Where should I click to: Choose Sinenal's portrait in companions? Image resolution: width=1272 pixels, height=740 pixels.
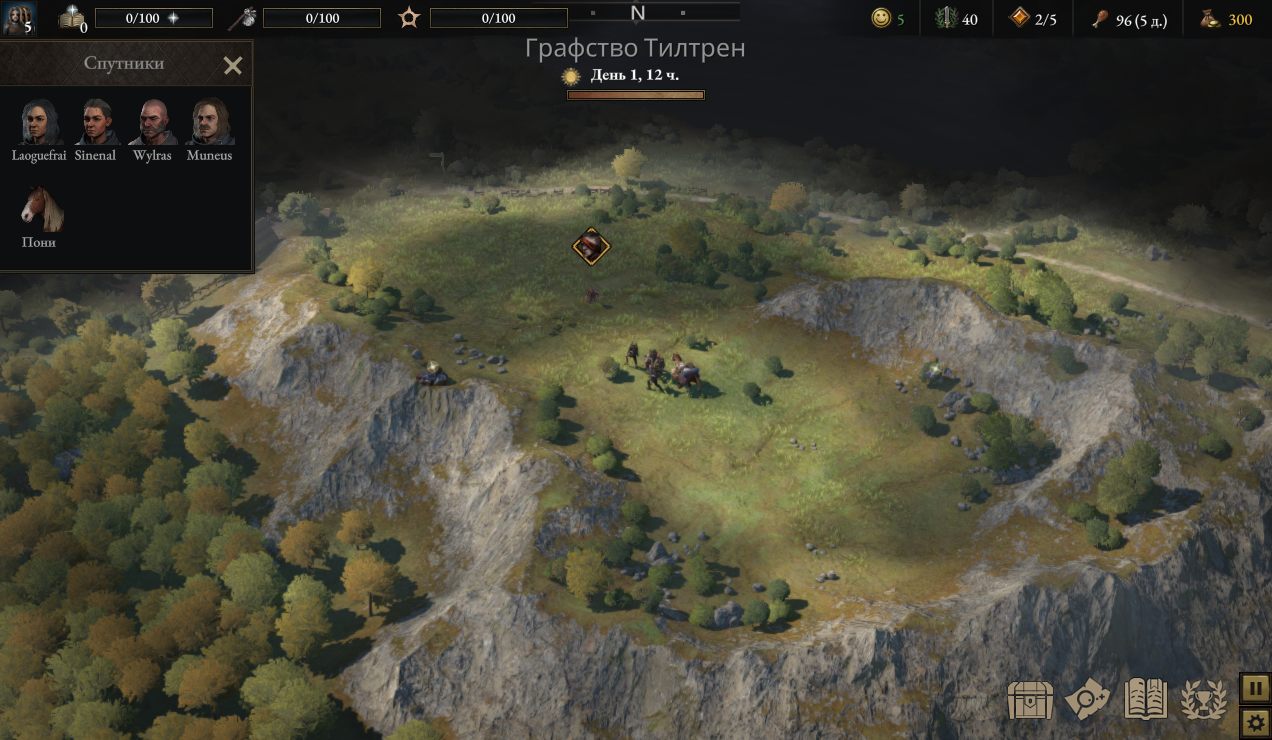(x=95, y=122)
